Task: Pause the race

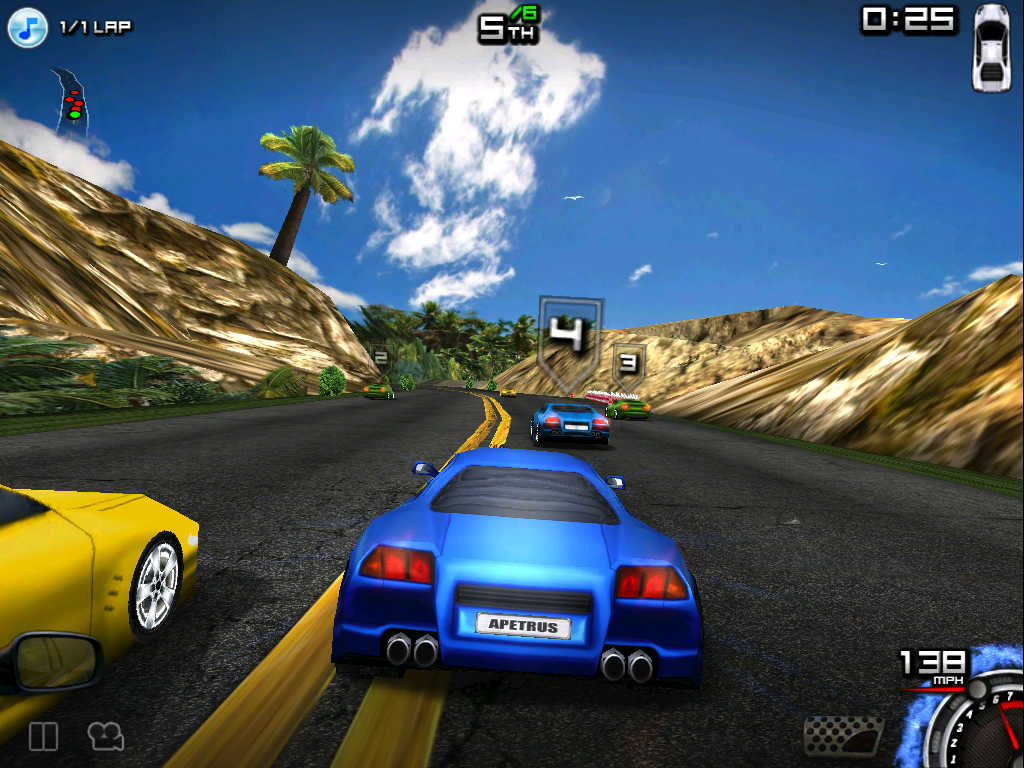Action: 43,737
